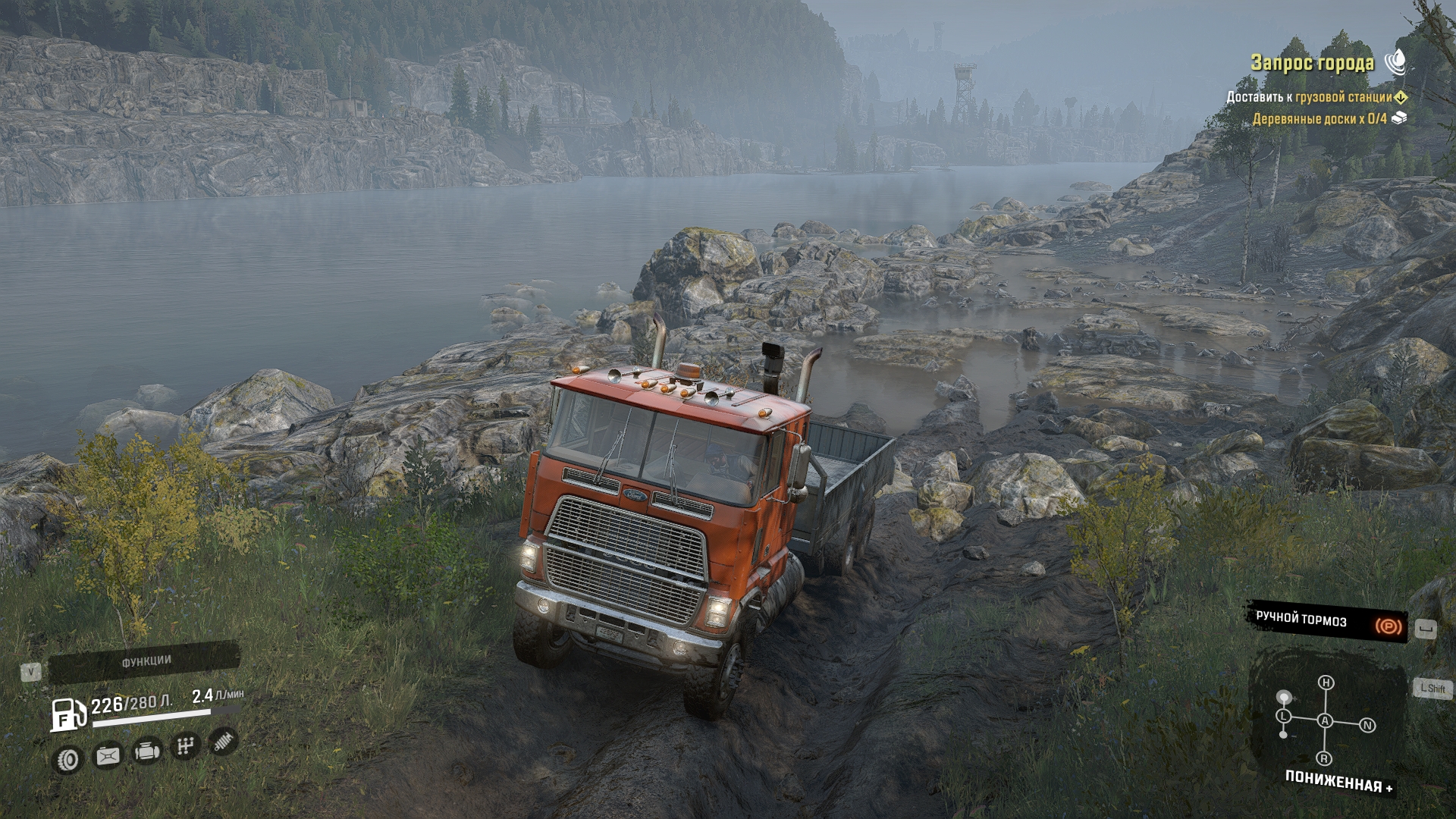The width and height of the screenshot is (1456, 819).
Task: Choose L low gear position
Action: click(1283, 717)
